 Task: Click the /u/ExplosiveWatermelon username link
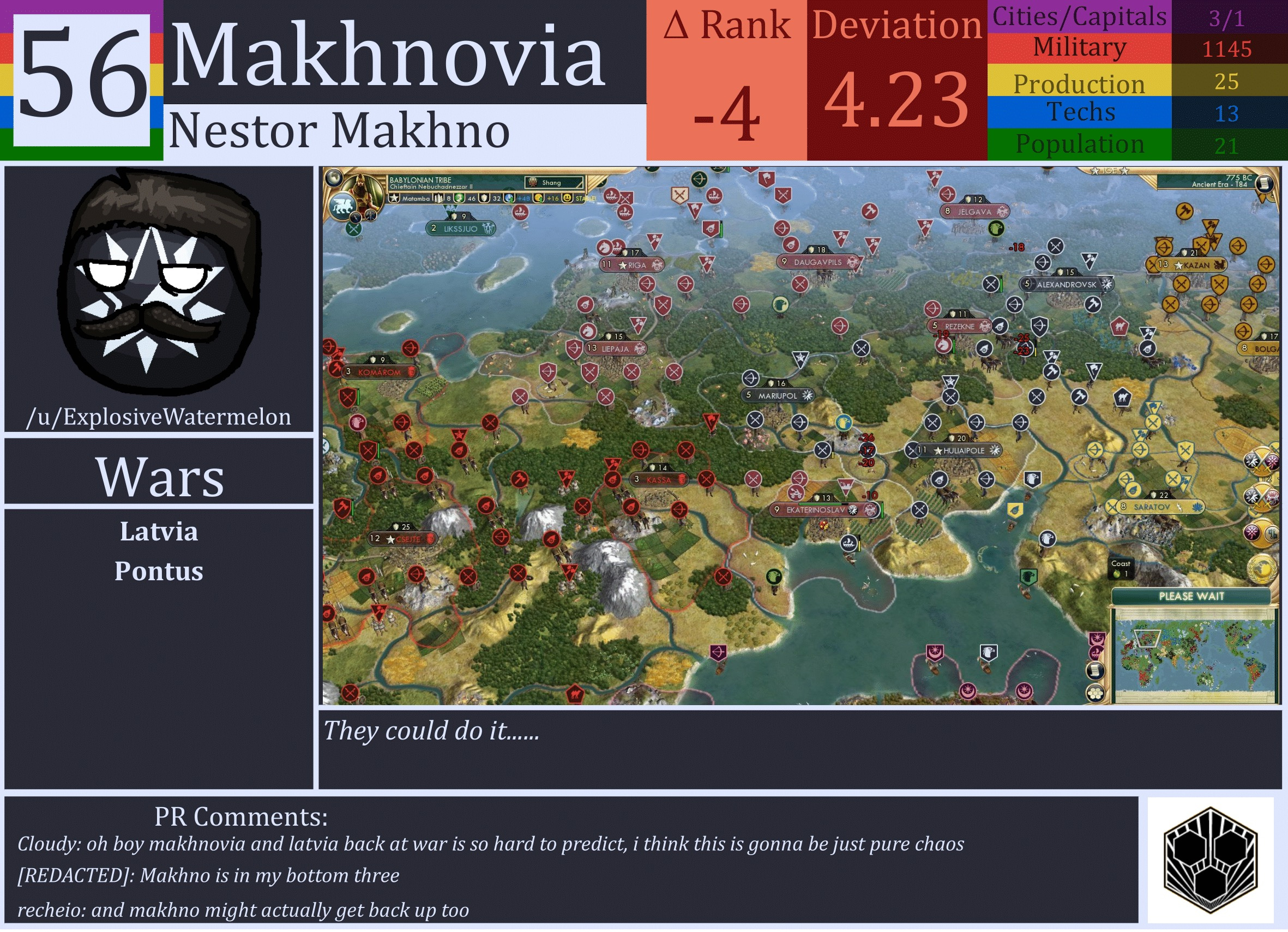click(x=160, y=417)
